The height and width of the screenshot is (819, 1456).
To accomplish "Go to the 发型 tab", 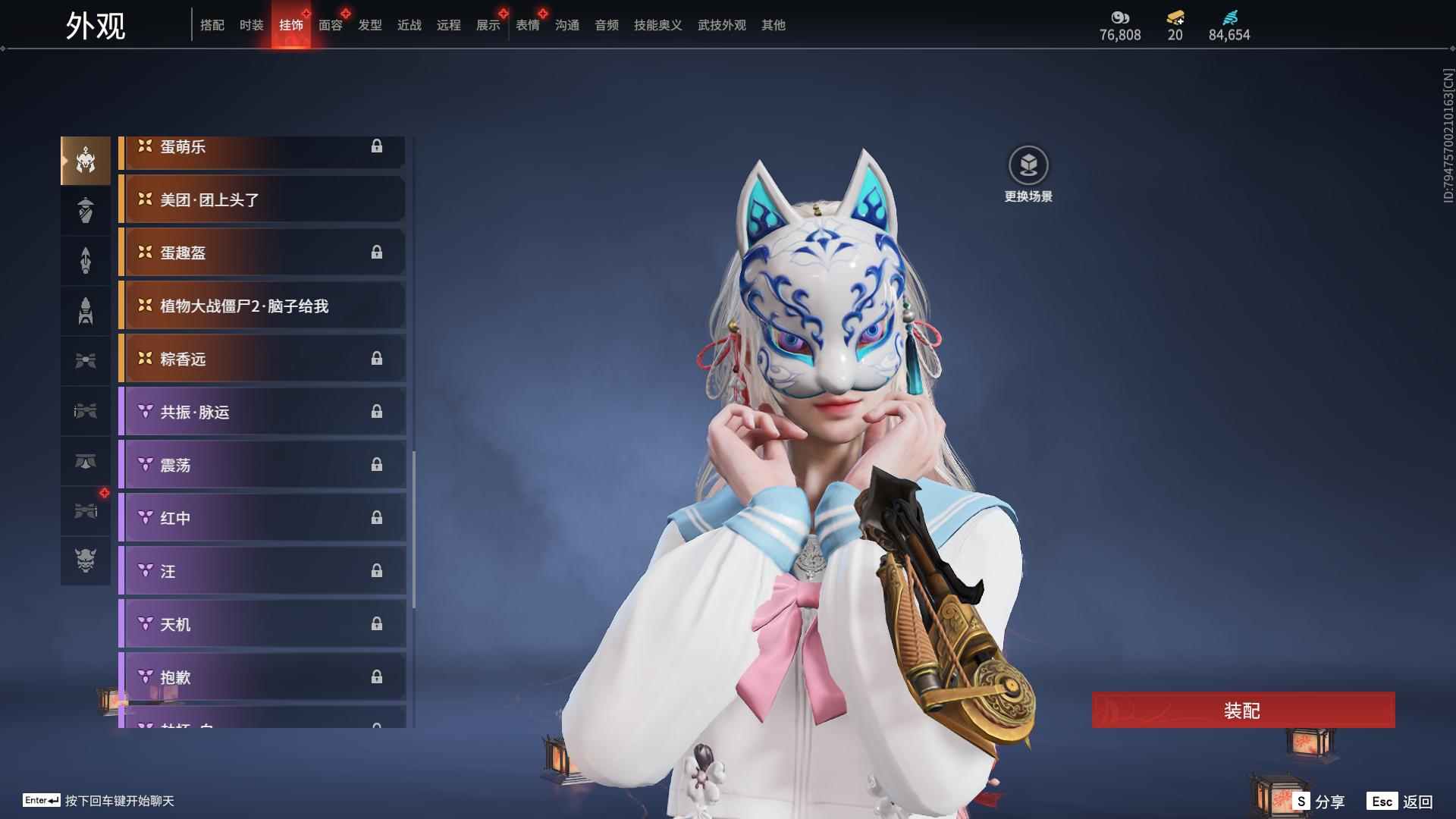I will 369,25.
